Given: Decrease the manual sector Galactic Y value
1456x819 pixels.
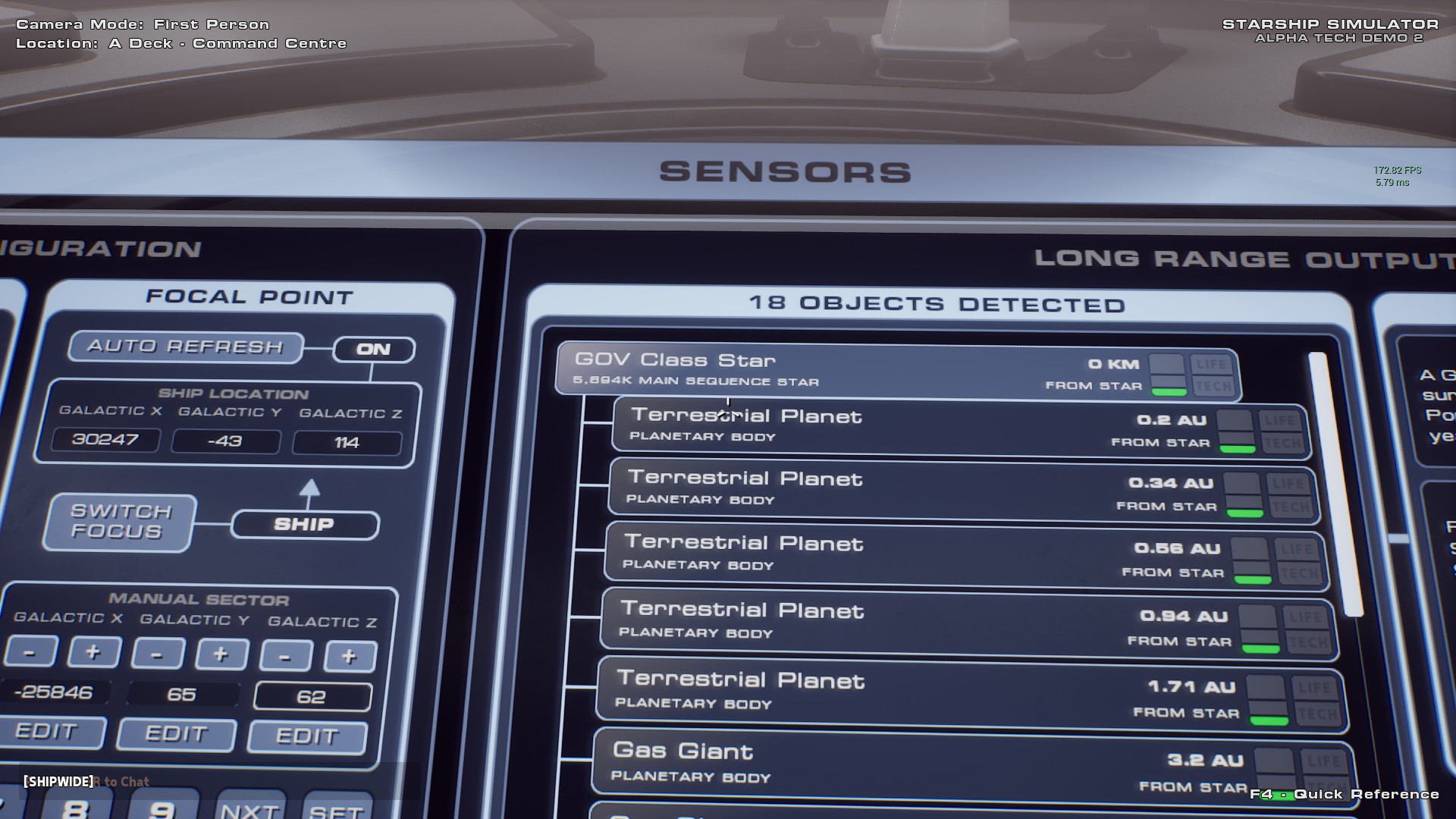Looking at the screenshot, I should click(x=158, y=654).
